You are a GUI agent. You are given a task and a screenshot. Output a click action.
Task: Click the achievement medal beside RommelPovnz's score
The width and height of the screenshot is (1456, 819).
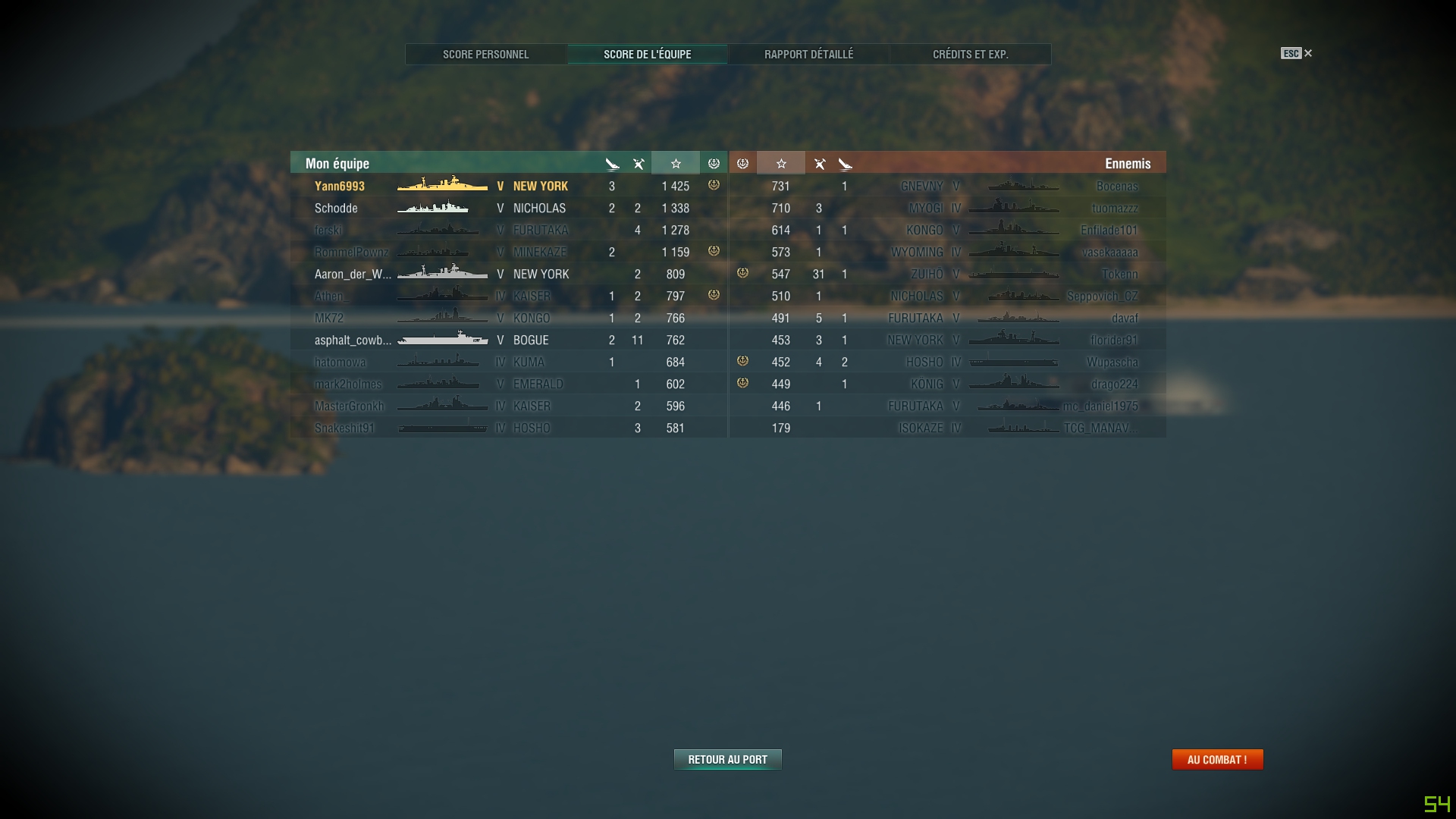713,252
